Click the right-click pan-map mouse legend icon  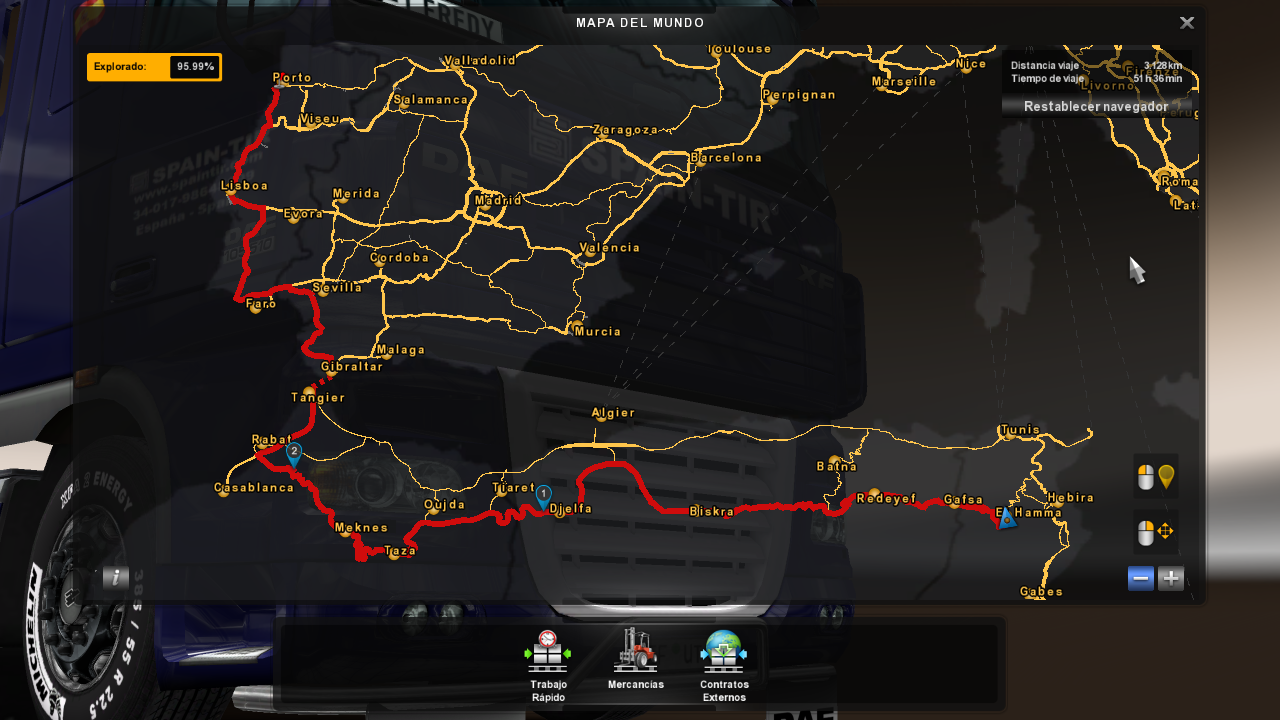pyautogui.click(x=1155, y=531)
